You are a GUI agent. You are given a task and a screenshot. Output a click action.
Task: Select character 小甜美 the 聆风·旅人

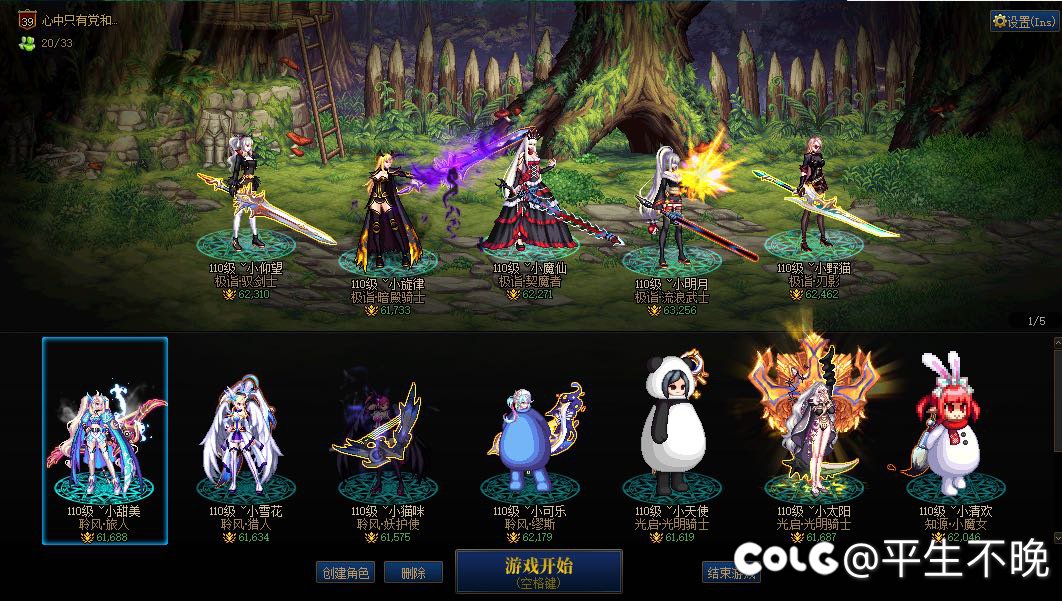(x=105, y=440)
